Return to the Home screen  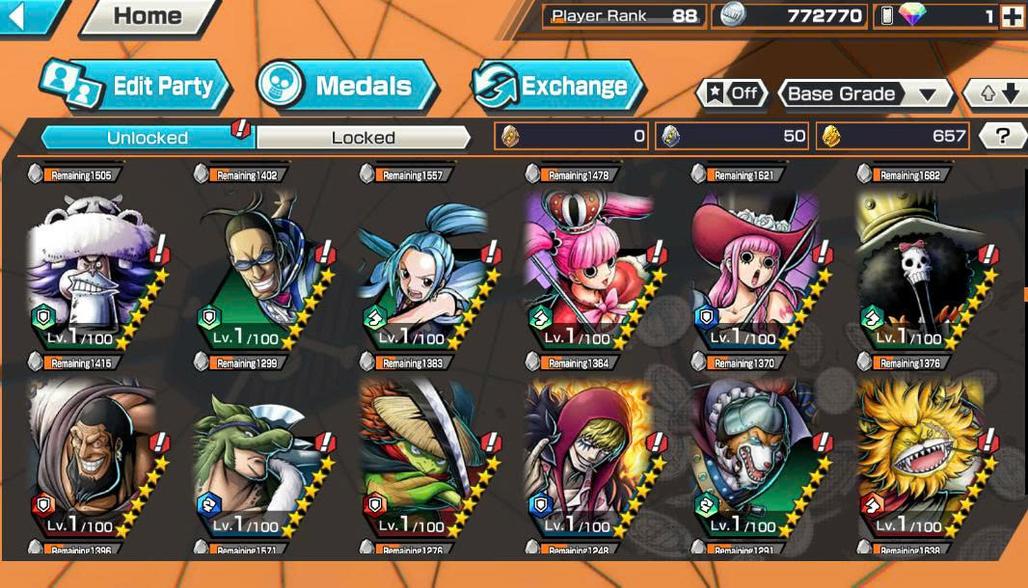pyautogui.click(x=148, y=16)
